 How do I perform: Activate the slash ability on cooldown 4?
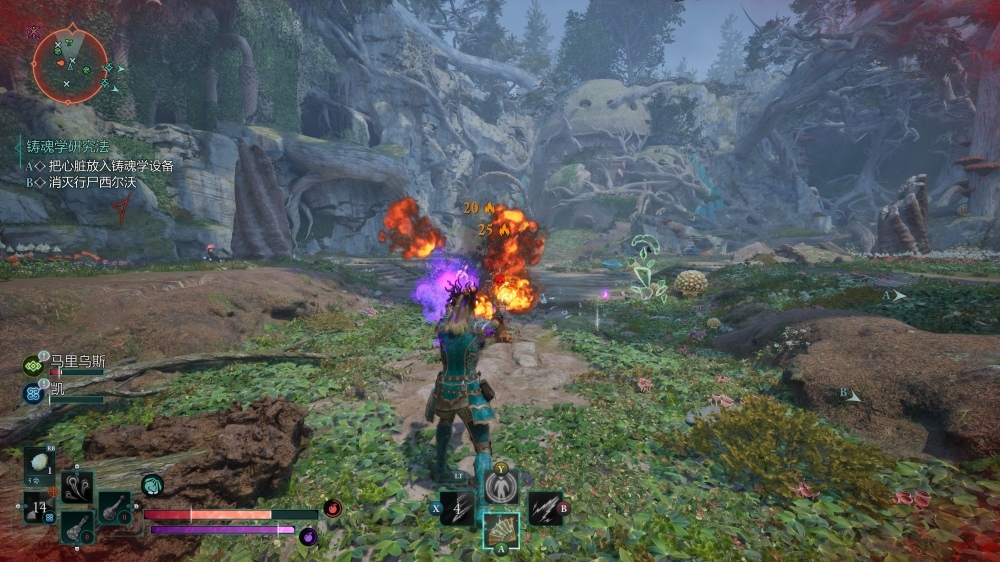click(x=457, y=509)
